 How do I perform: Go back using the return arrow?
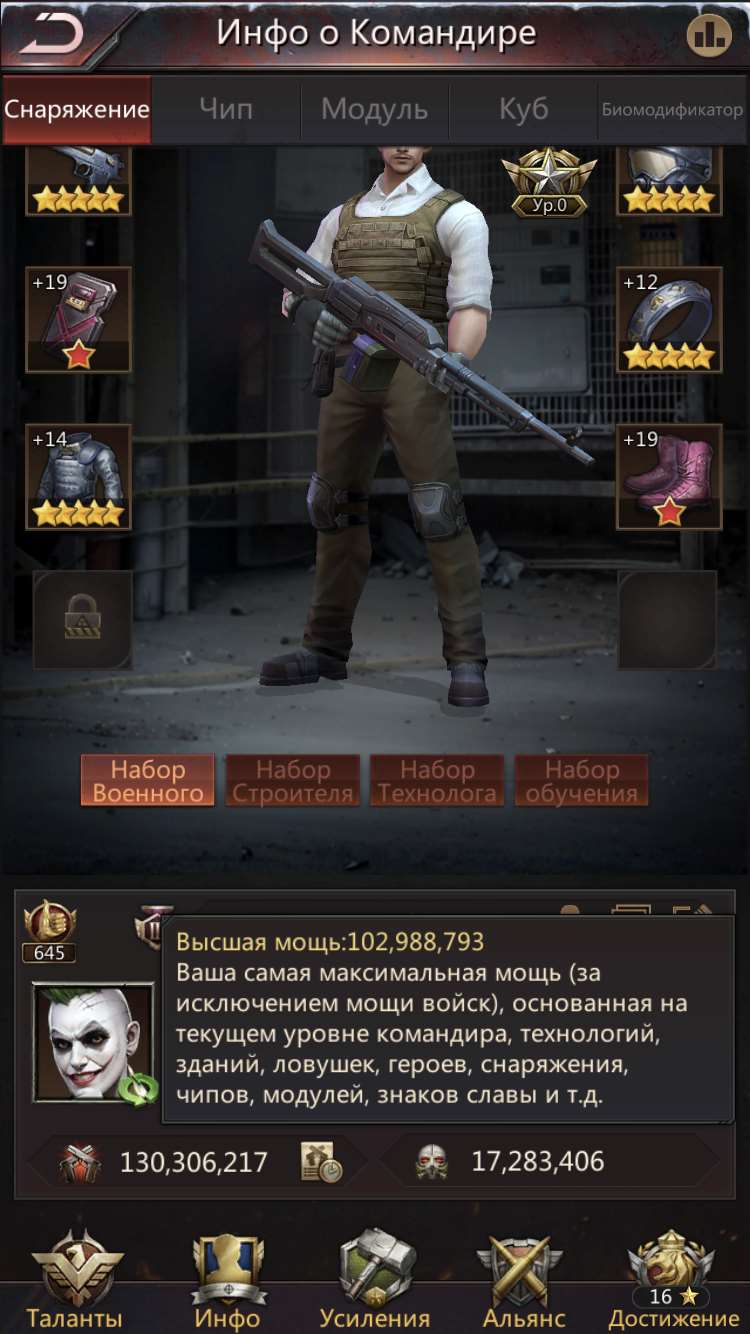[x=52, y=35]
